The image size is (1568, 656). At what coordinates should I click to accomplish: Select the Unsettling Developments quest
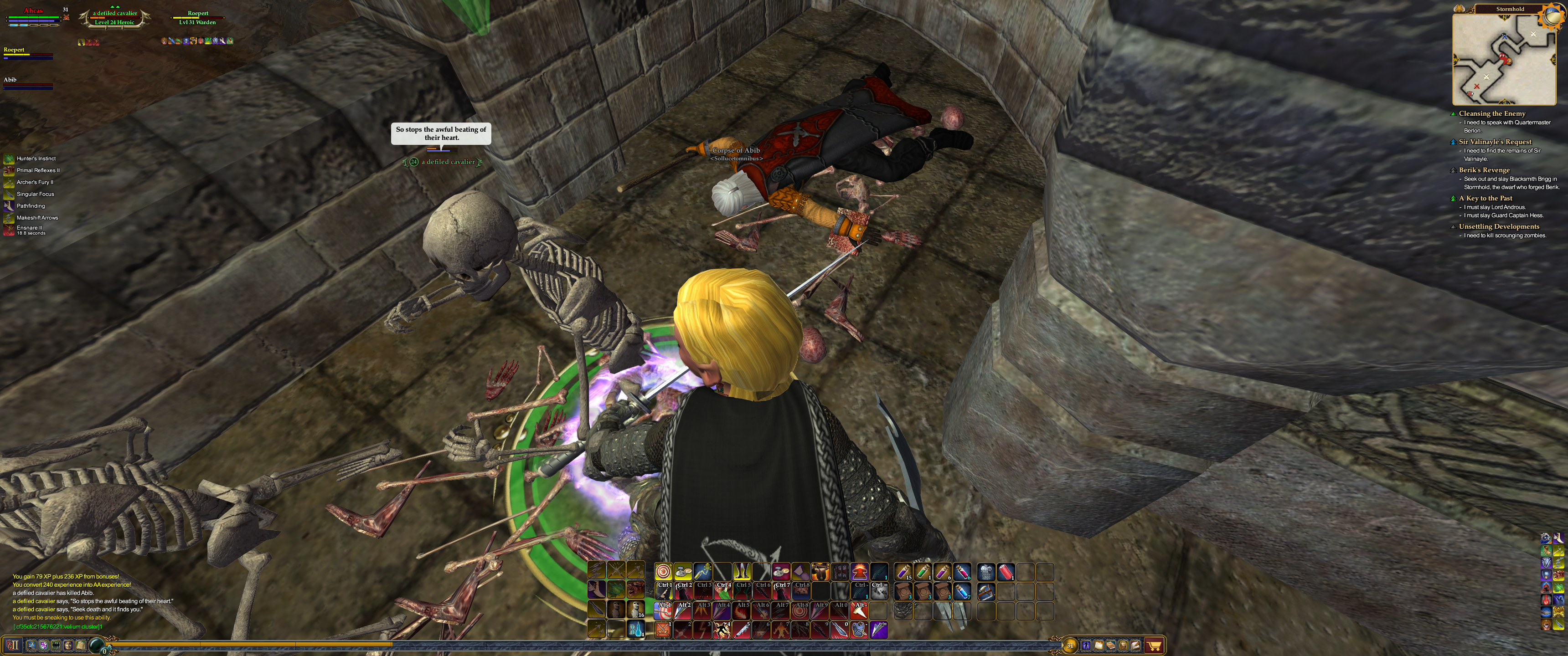[x=1499, y=226]
